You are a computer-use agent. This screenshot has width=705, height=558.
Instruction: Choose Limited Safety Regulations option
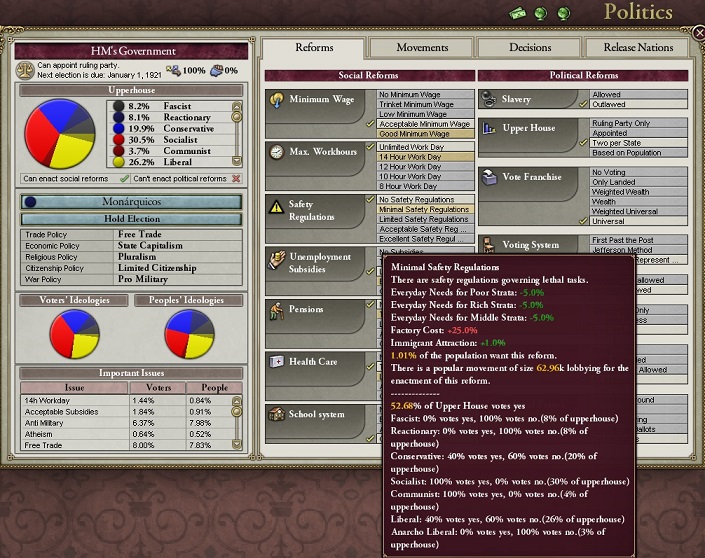pos(424,219)
